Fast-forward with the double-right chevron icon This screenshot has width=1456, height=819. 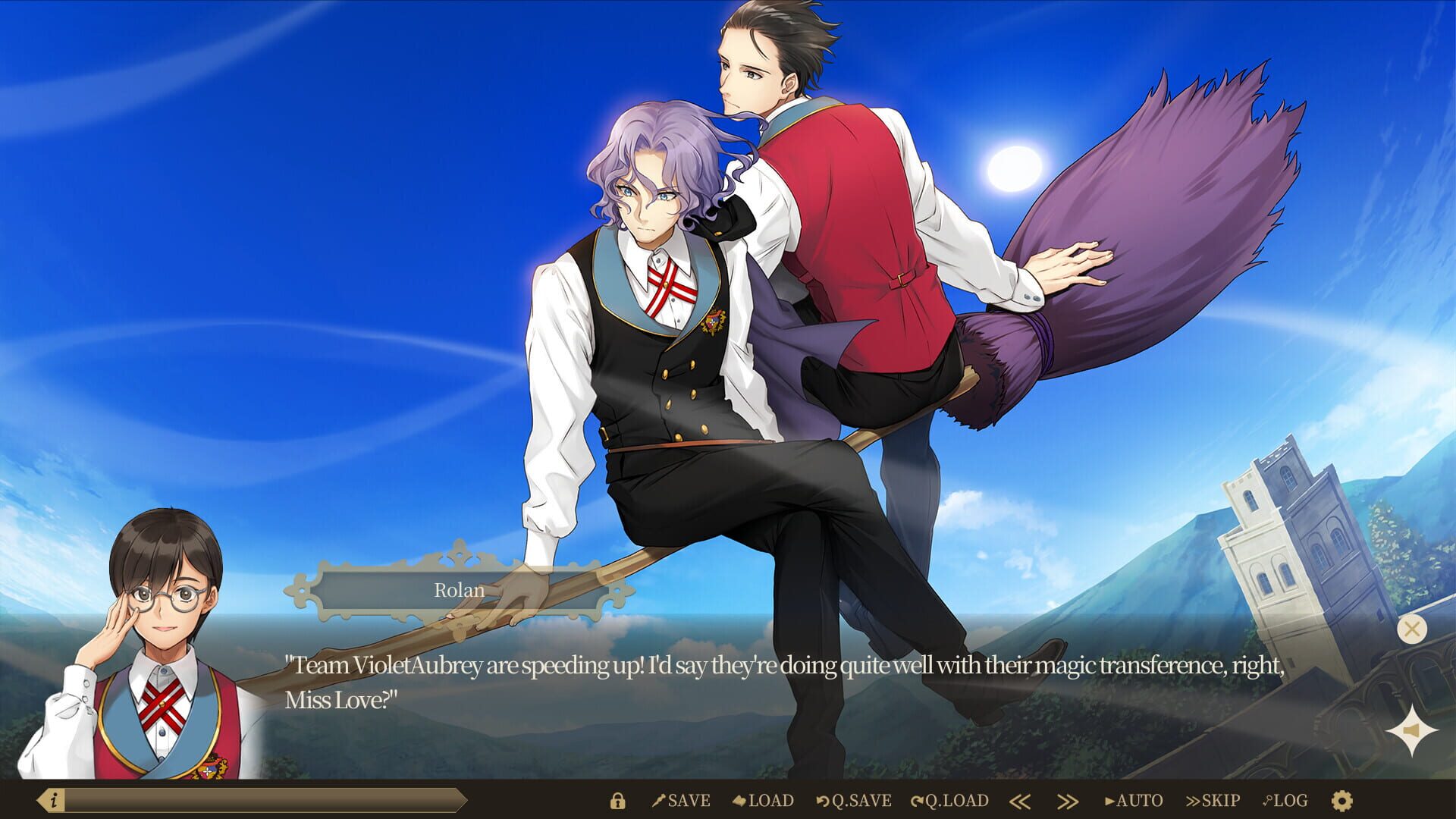1068,801
